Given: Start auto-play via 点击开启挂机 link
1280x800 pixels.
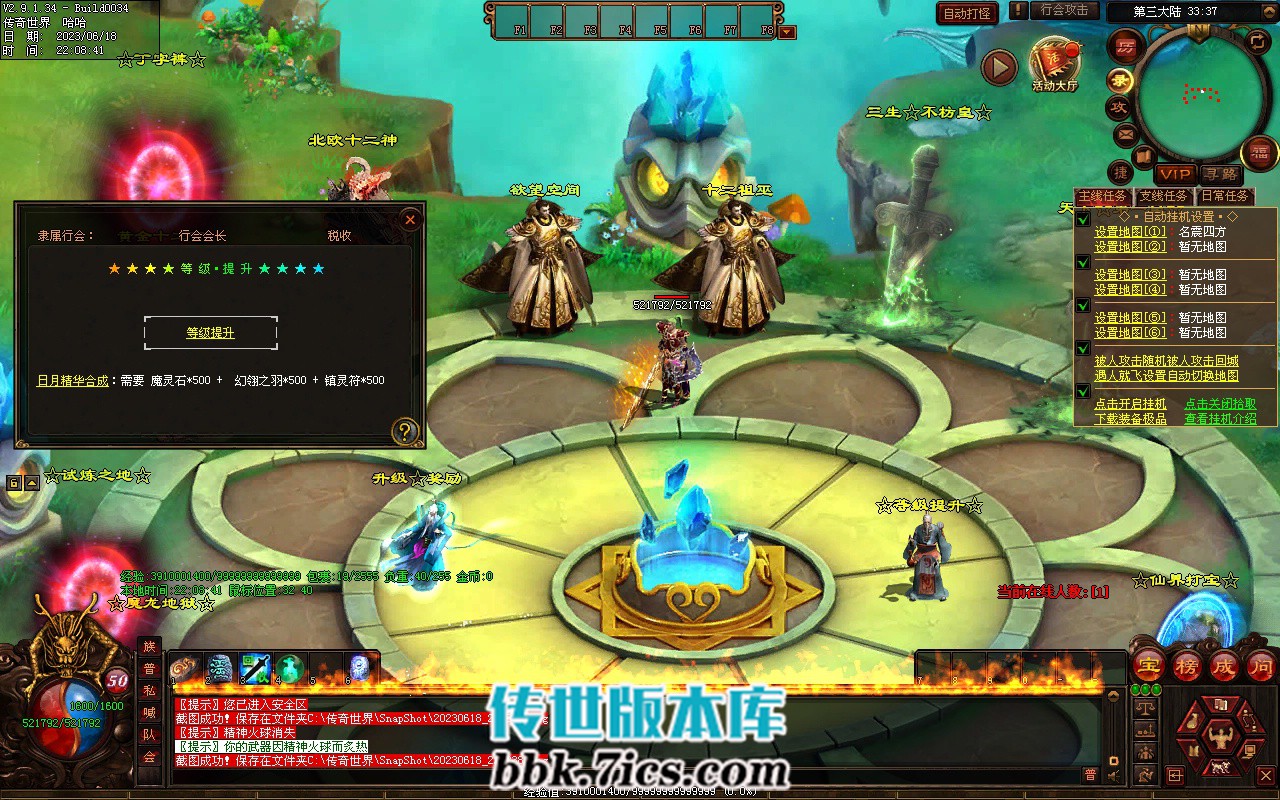Looking at the screenshot, I should [x=1130, y=404].
